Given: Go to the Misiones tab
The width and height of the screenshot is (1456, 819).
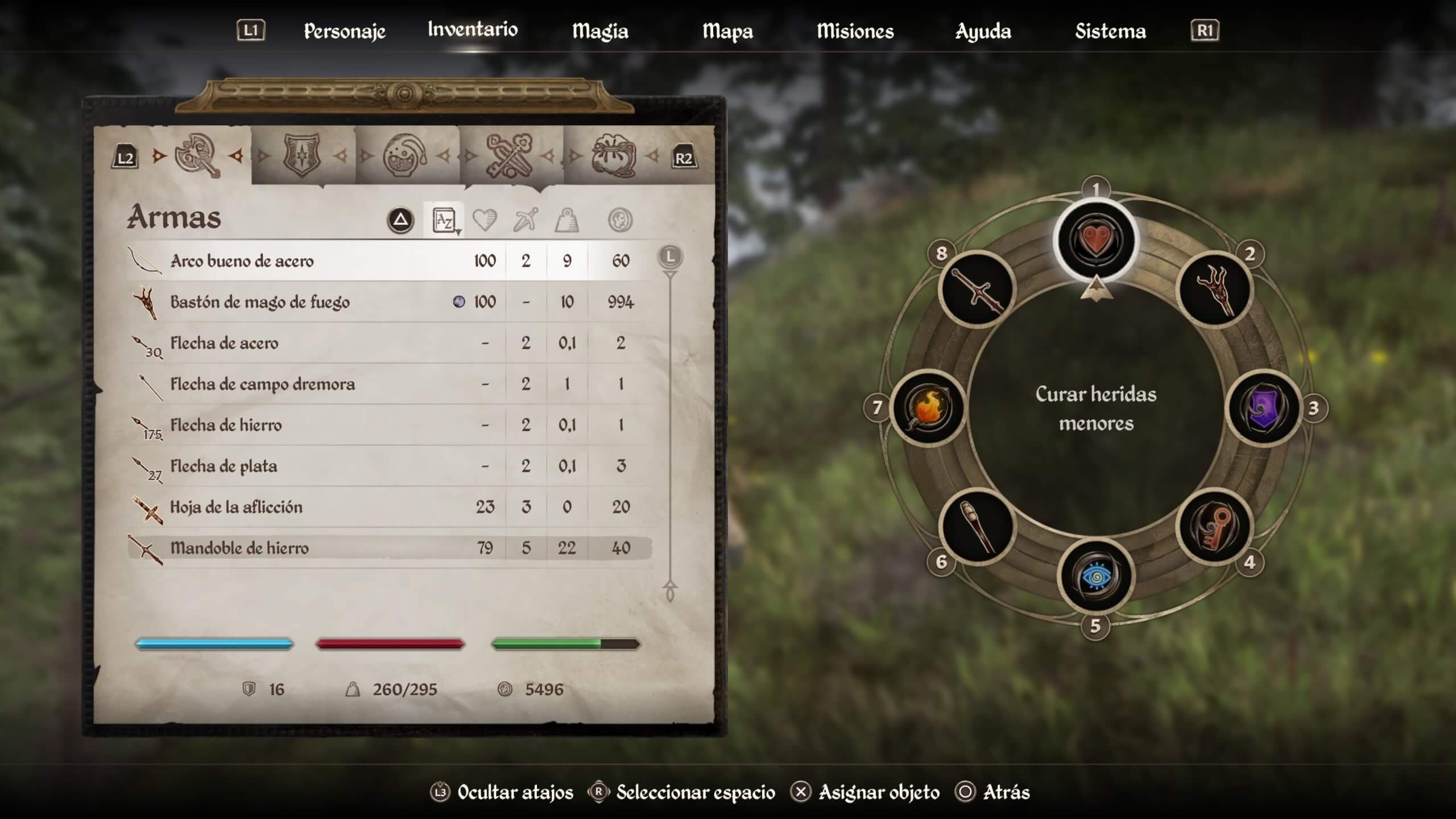Looking at the screenshot, I should coord(855,31).
